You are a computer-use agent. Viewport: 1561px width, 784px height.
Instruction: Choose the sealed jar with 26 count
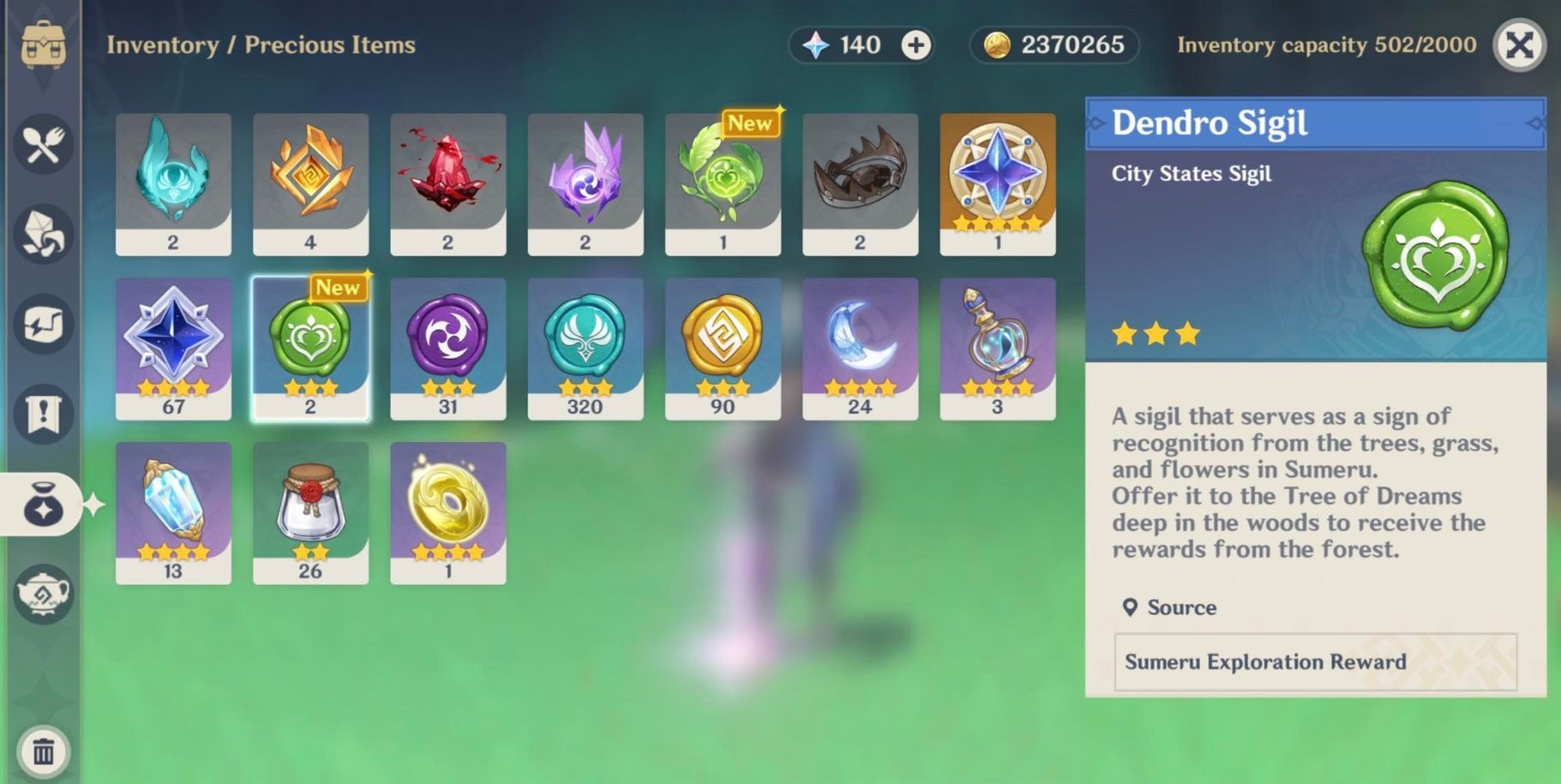pos(310,512)
